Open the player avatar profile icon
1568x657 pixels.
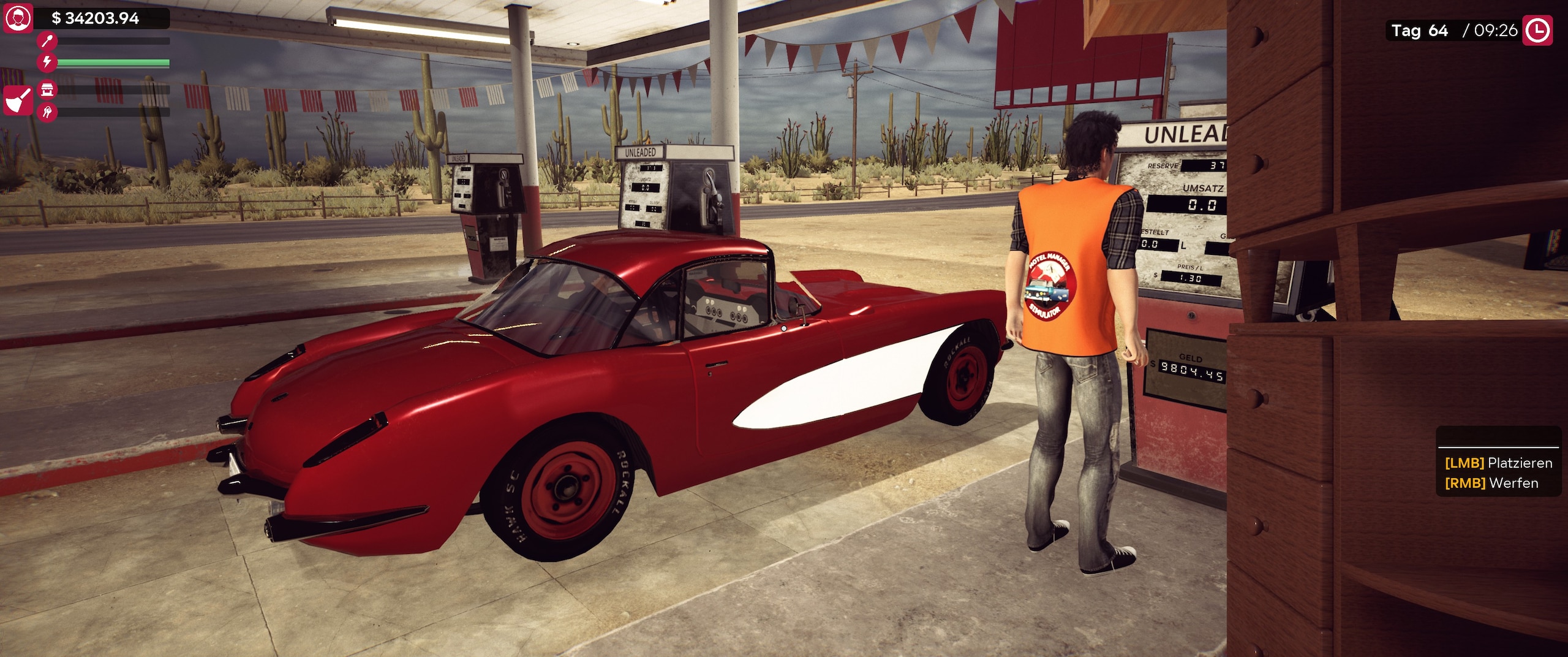coord(18,18)
